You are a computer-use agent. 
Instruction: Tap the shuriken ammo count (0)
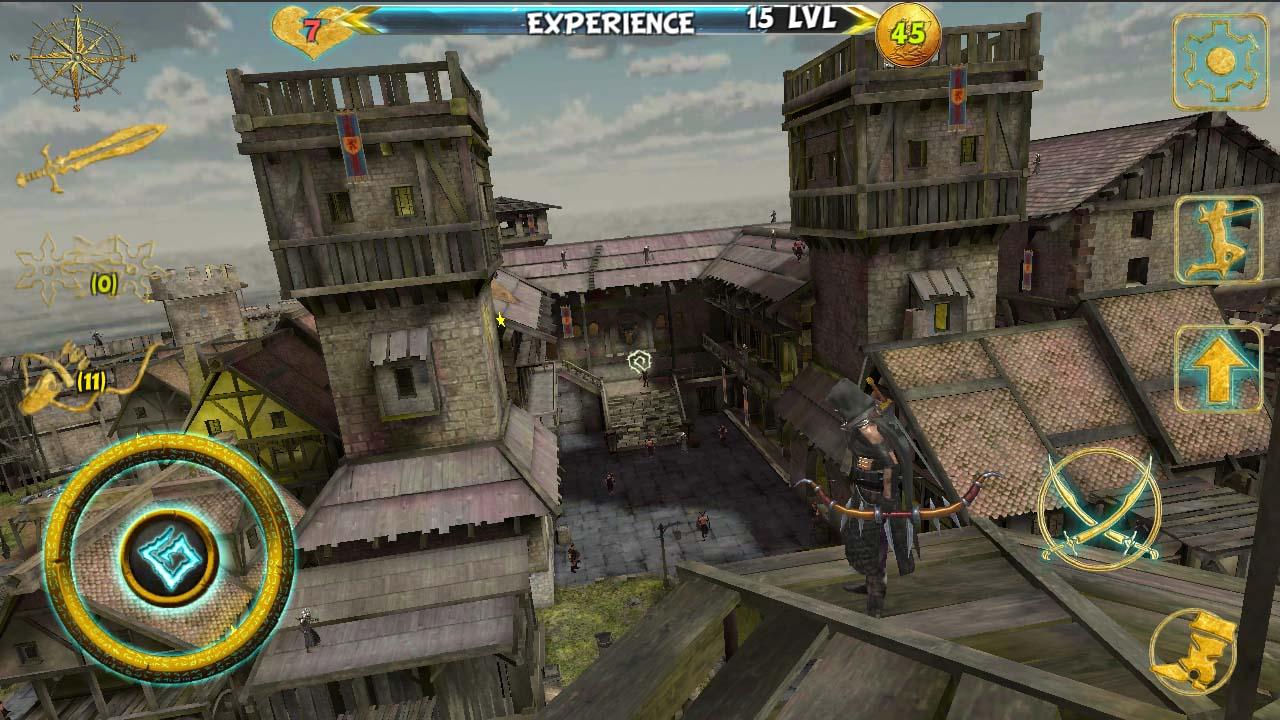[103, 285]
